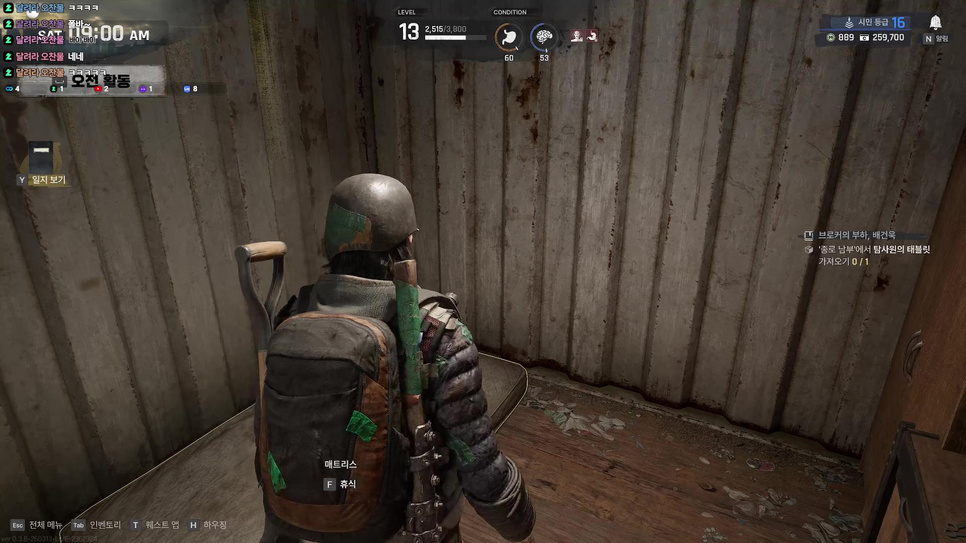Viewport: 966px width, 543px height.
Task: Click the first red status effect icon
Action: [577, 37]
